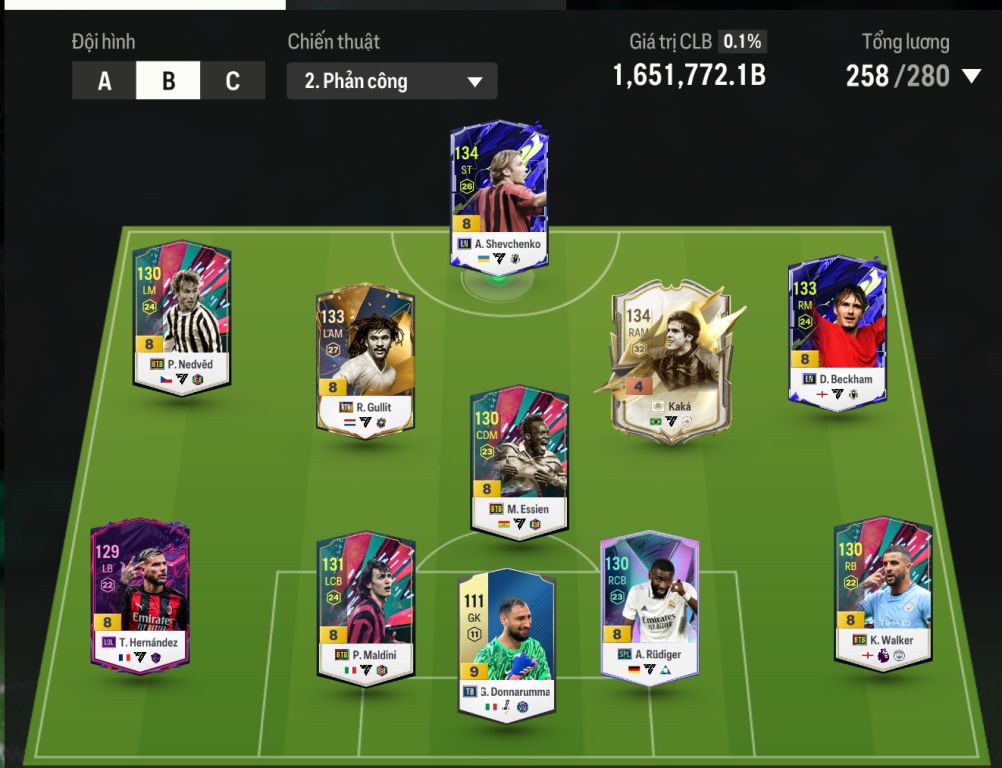Choose the R. Gullit LAM card

(x=365, y=362)
